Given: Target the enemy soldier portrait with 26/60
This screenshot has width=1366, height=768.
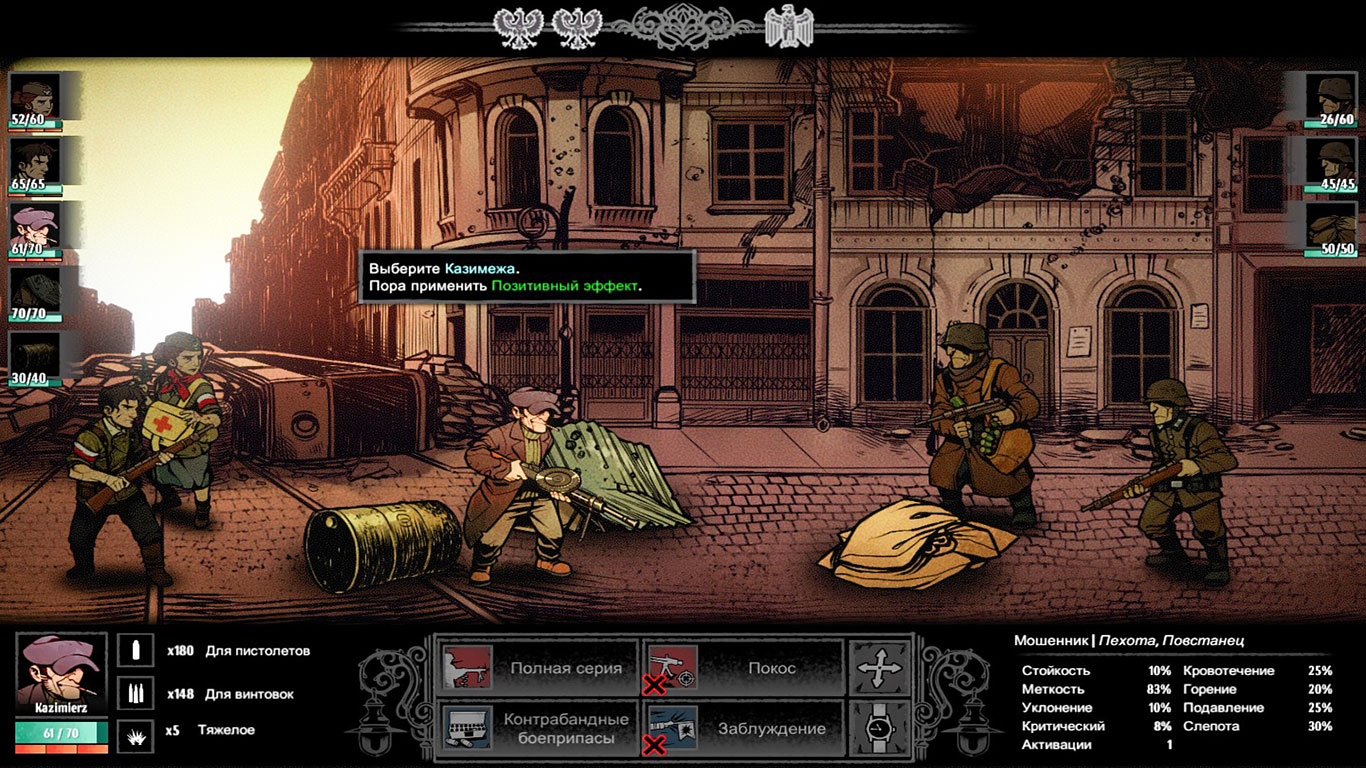Looking at the screenshot, I should click(1332, 98).
